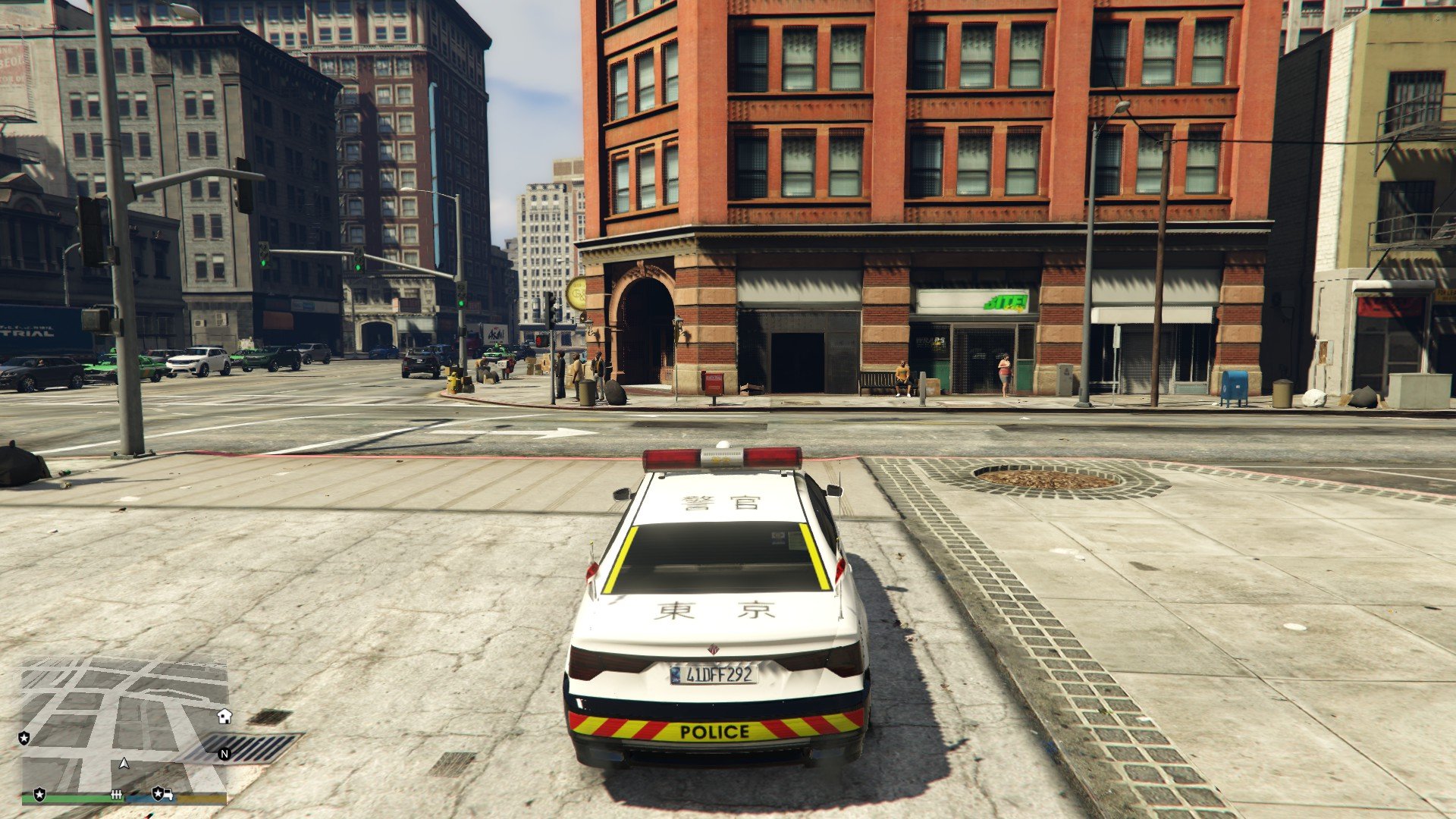This screenshot has height=819, width=1456.
Task: Choose the police badge with truck blip
Action: click(x=162, y=793)
